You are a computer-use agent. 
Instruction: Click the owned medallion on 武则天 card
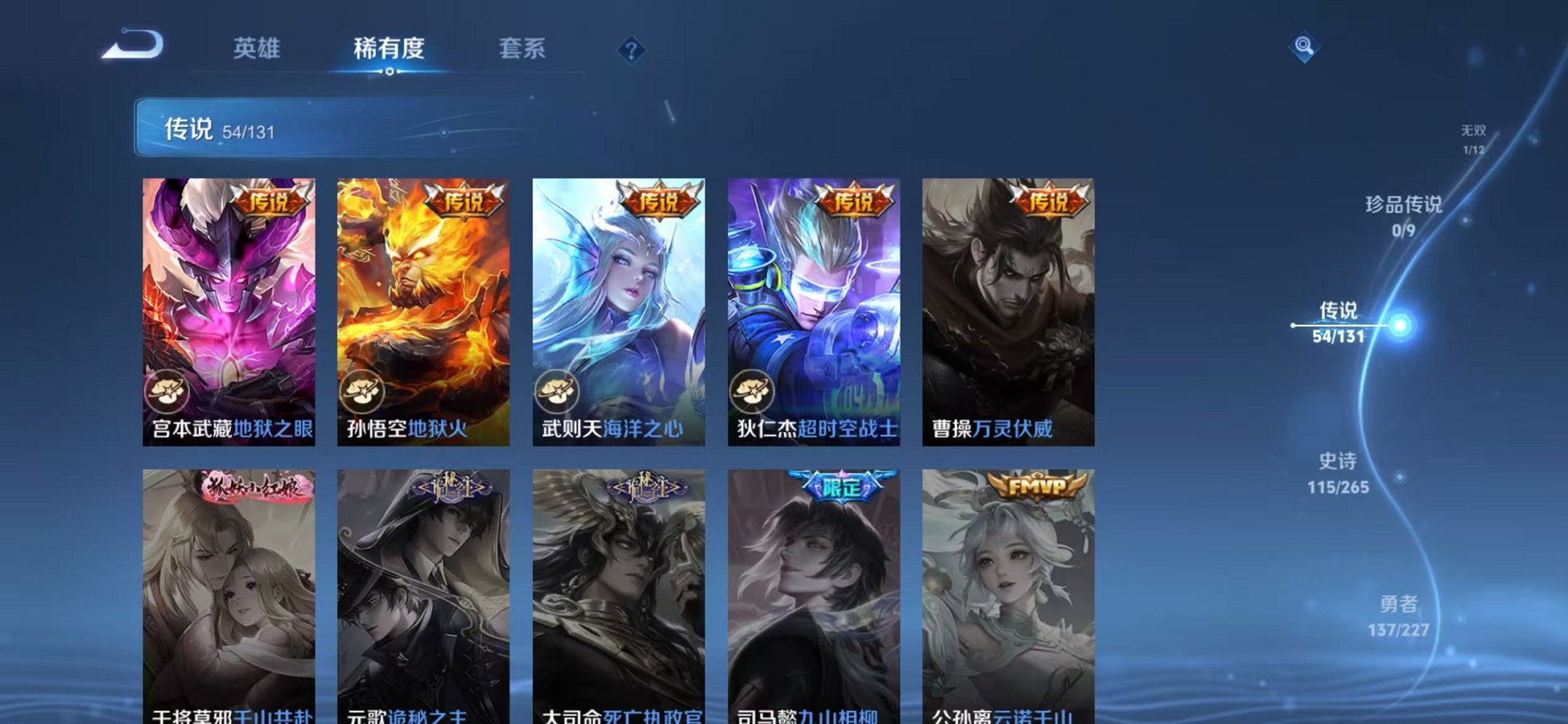[x=557, y=392]
